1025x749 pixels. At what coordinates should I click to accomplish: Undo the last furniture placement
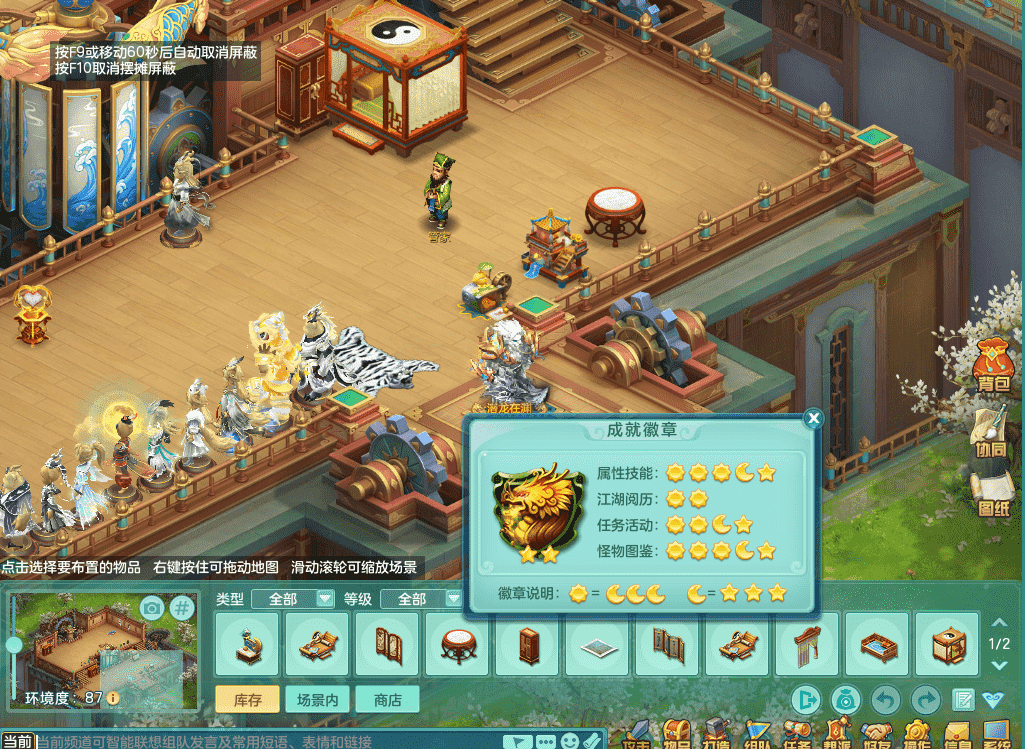click(x=886, y=699)
